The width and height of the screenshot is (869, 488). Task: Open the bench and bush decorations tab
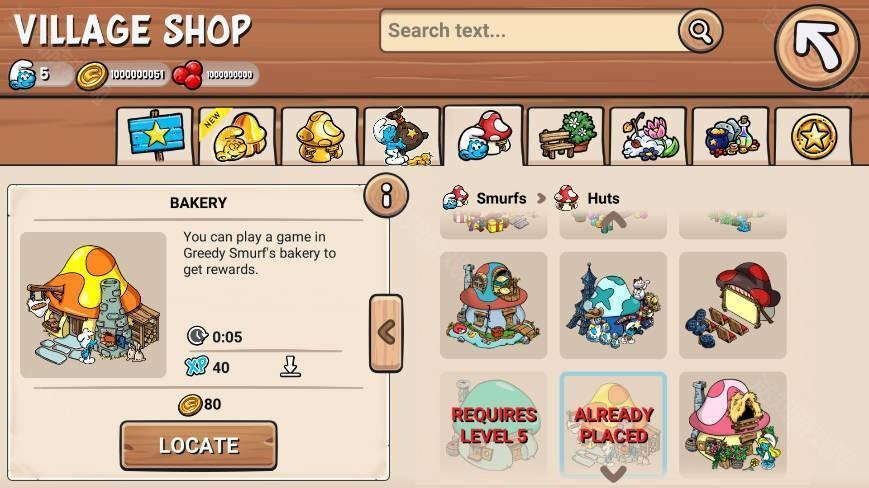click(x=565, y=136)
